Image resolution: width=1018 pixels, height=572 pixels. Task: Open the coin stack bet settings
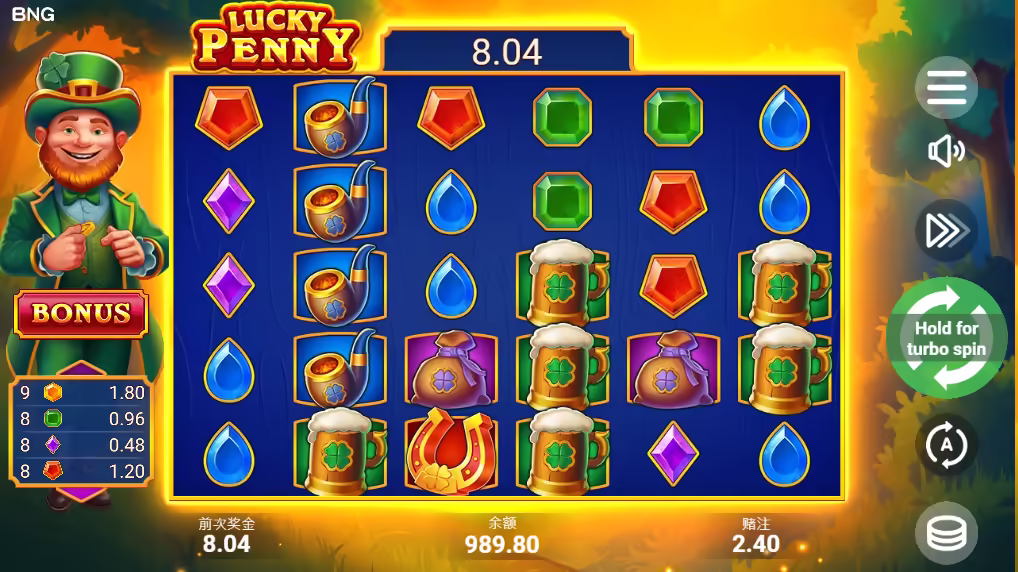(x=946, y=534)
